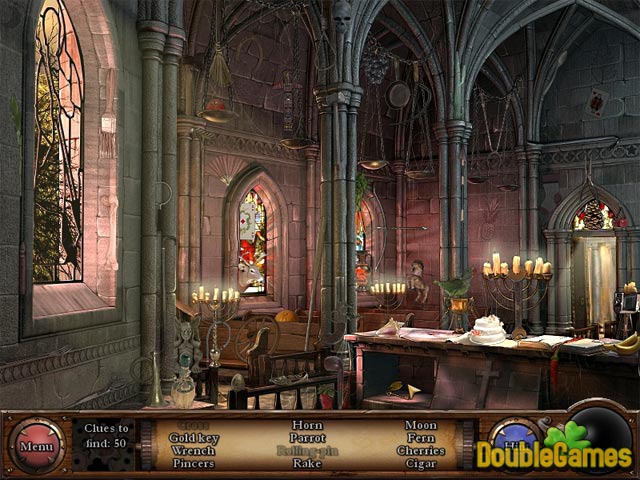Choose 'Parrot' in the find list

point(307,438)
